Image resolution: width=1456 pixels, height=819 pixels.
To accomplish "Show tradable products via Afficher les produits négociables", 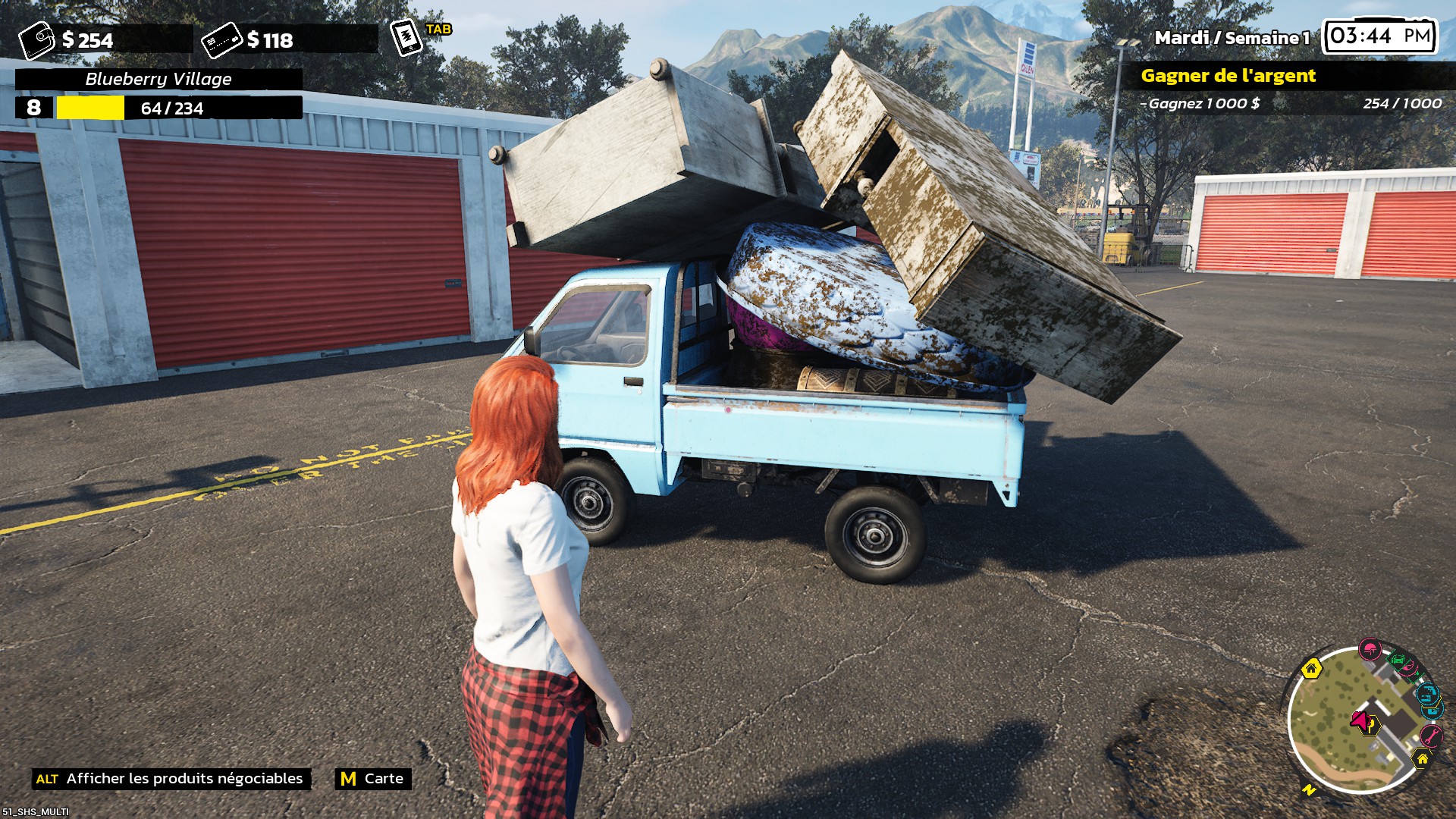I will tap(171, 779).
